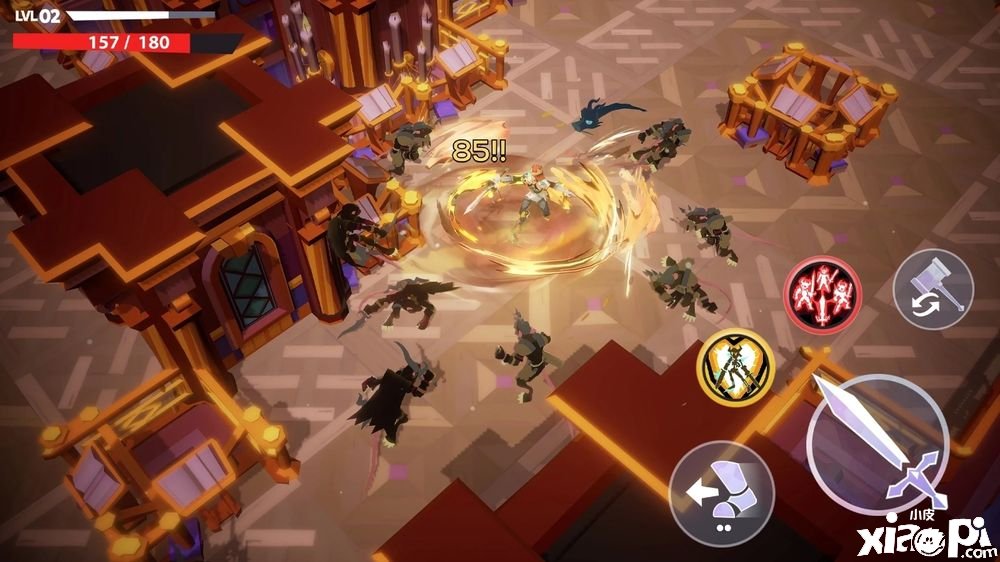Activate the dodge dash boot button
This screenshot has height=562, width=1000.
(721, 494)
